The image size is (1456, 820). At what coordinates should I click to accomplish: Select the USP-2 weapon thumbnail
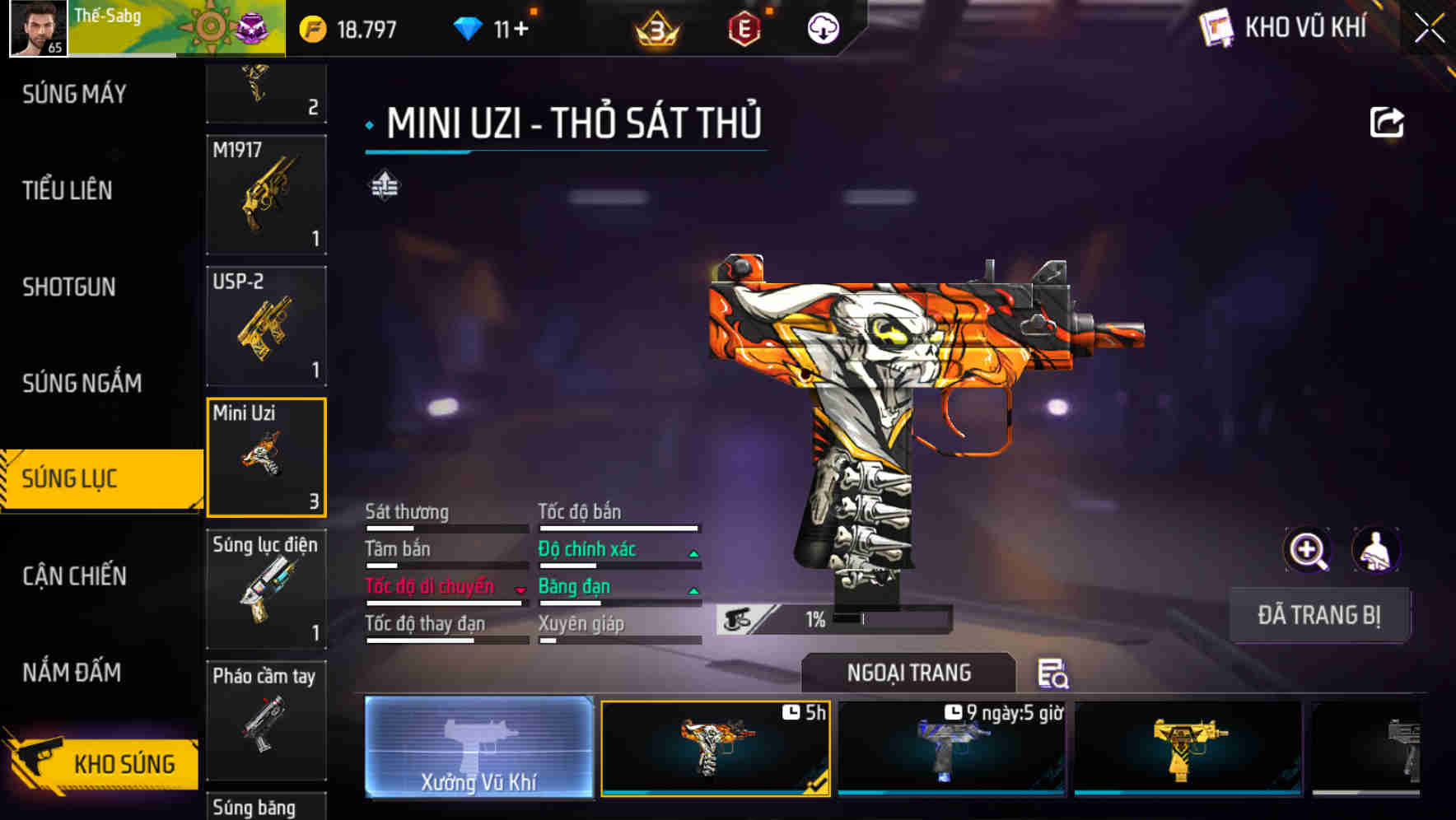point(265,326)
